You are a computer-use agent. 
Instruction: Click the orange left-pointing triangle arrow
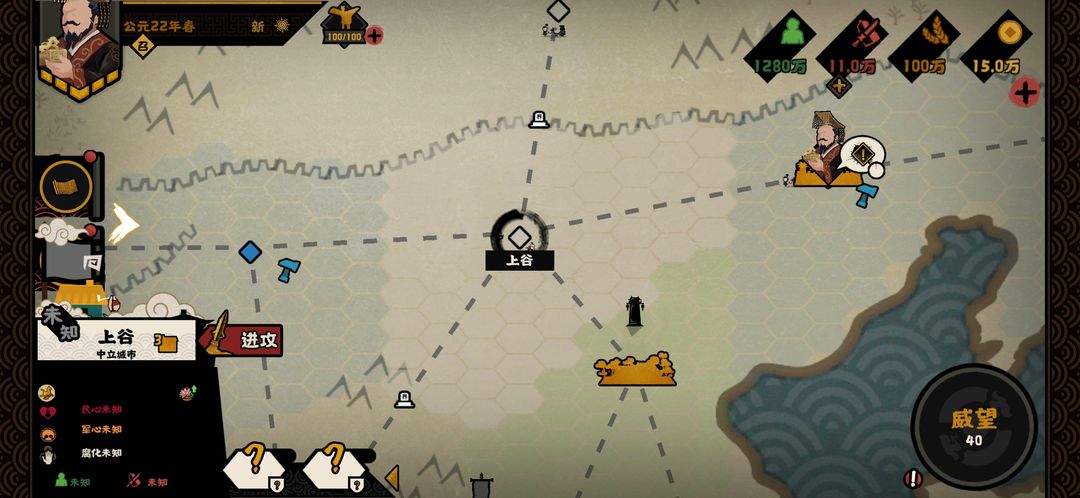click(392, 478)
